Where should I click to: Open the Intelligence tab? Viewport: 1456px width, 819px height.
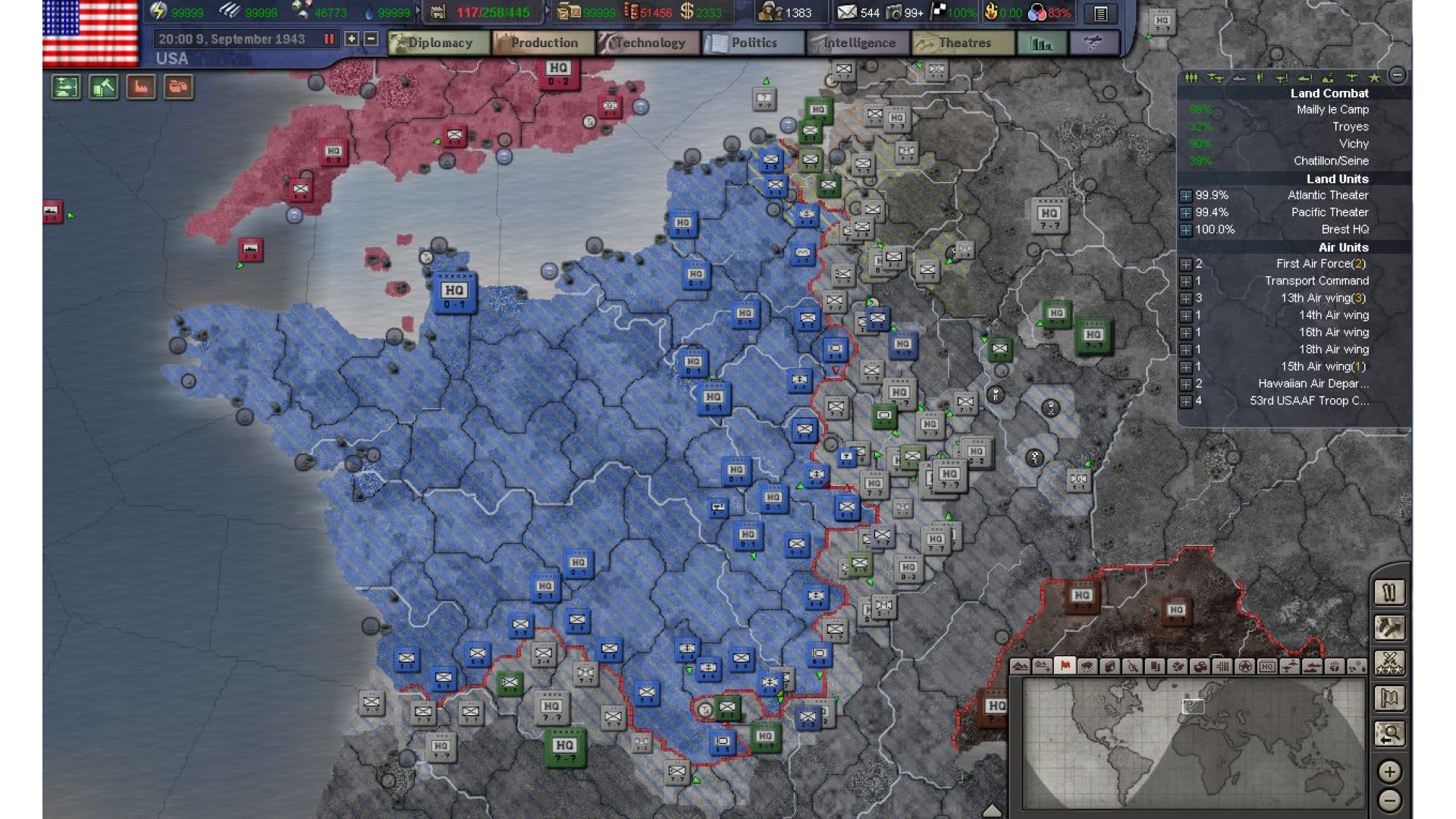click(x=852, y=43)
